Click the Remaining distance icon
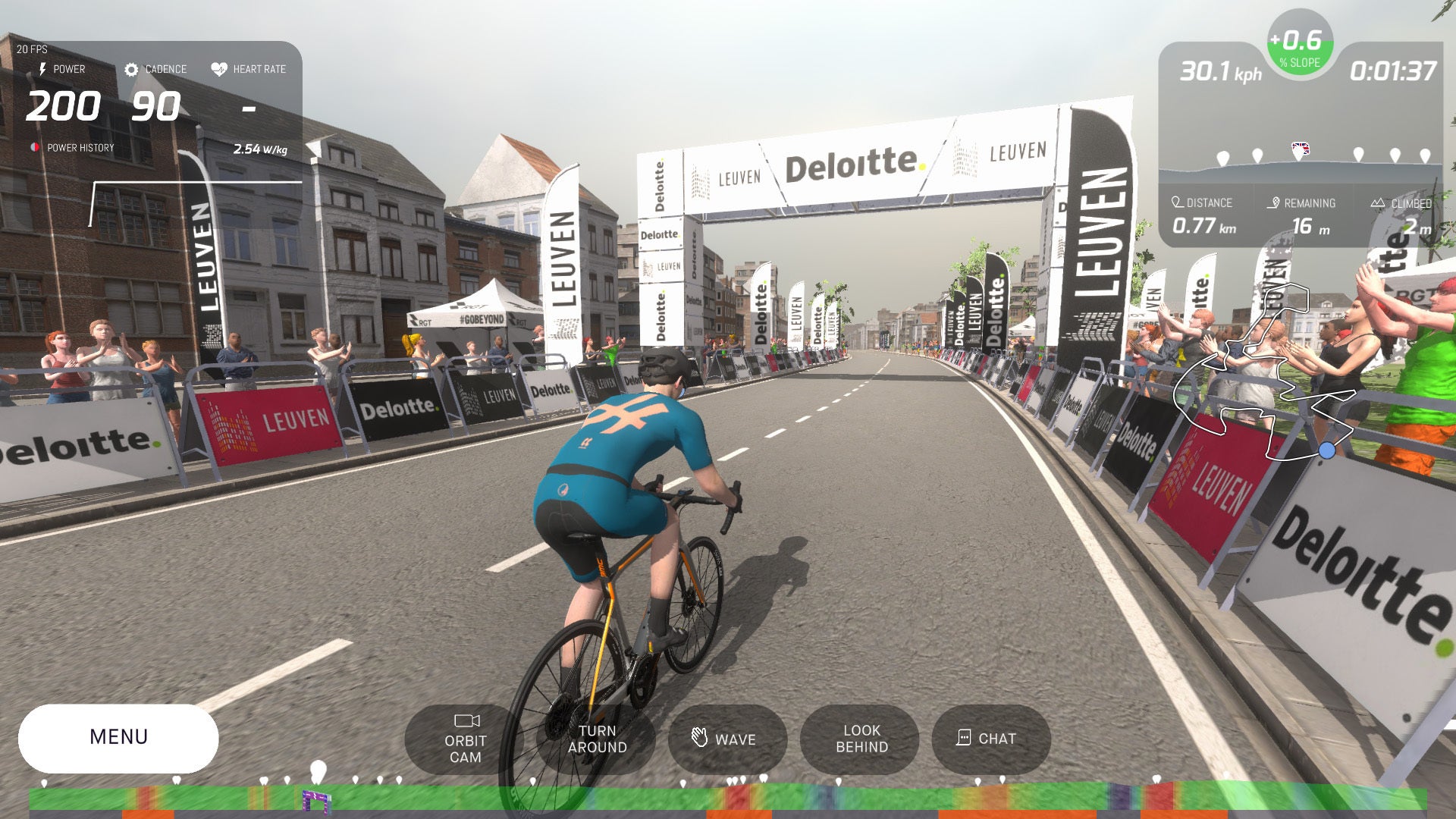1456x819 pixels. [1274, 202]
